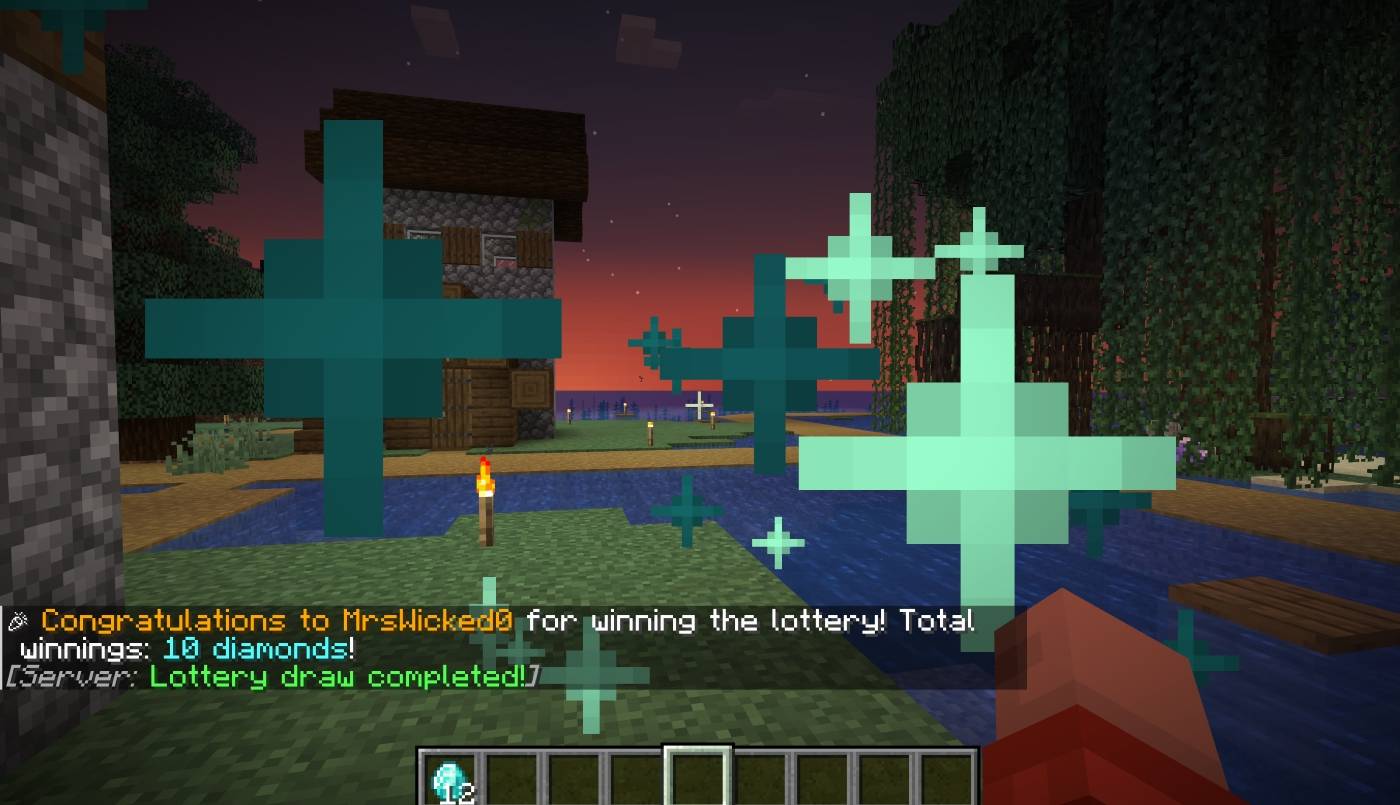Image resolution: width=1400 pixels, height=805 pixels.
Task: Select the diamond stack in the hotbar
Action: pyautogui.click(x=449, y=775)
